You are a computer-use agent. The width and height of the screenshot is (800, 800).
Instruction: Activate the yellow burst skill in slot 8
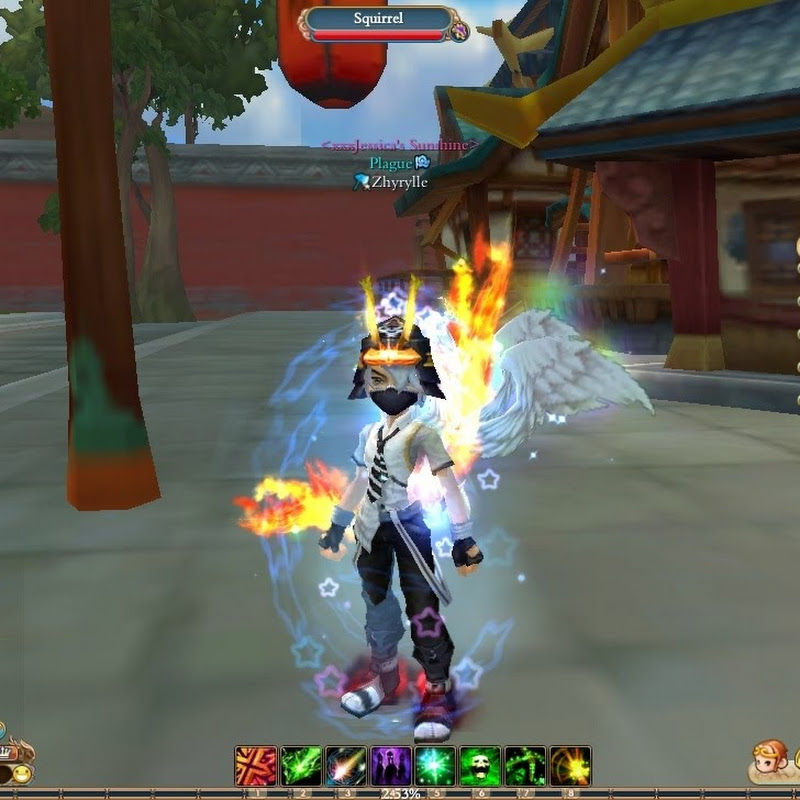570,766
